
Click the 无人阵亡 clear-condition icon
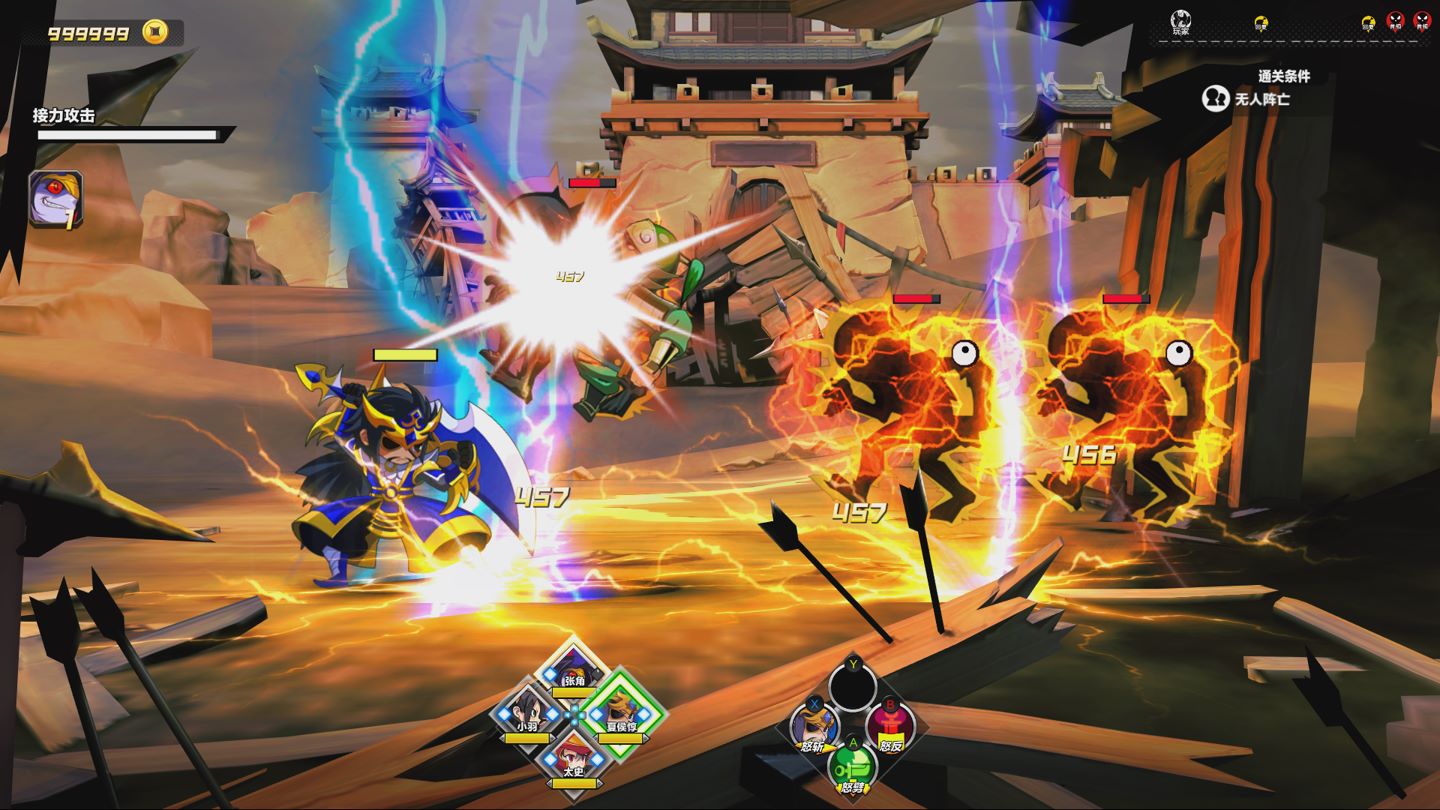[1215, 99]
